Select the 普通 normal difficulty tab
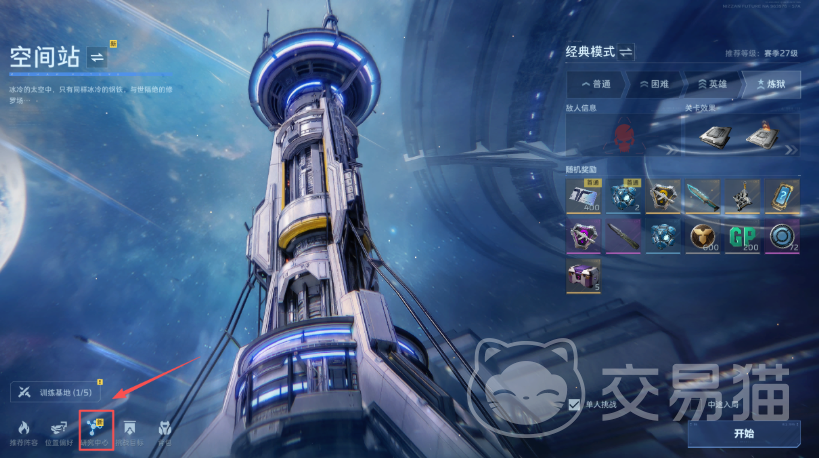Viewport: 819px width, 458px height. coord(596,84)
